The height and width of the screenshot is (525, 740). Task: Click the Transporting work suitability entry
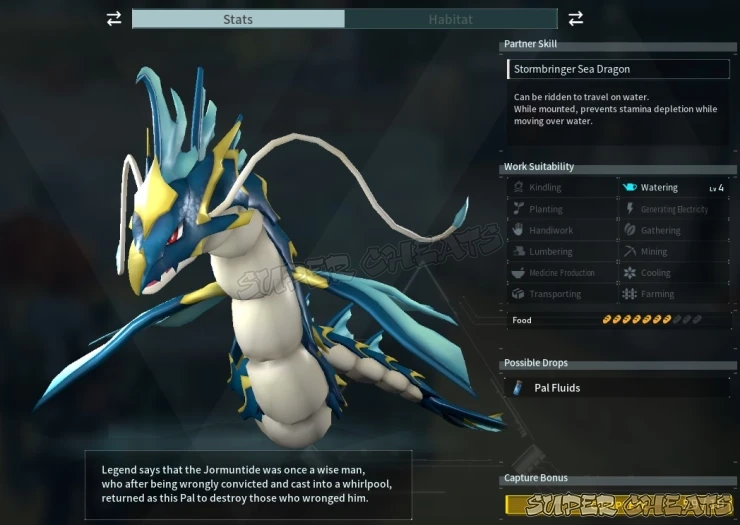click(x=562, y=295)
